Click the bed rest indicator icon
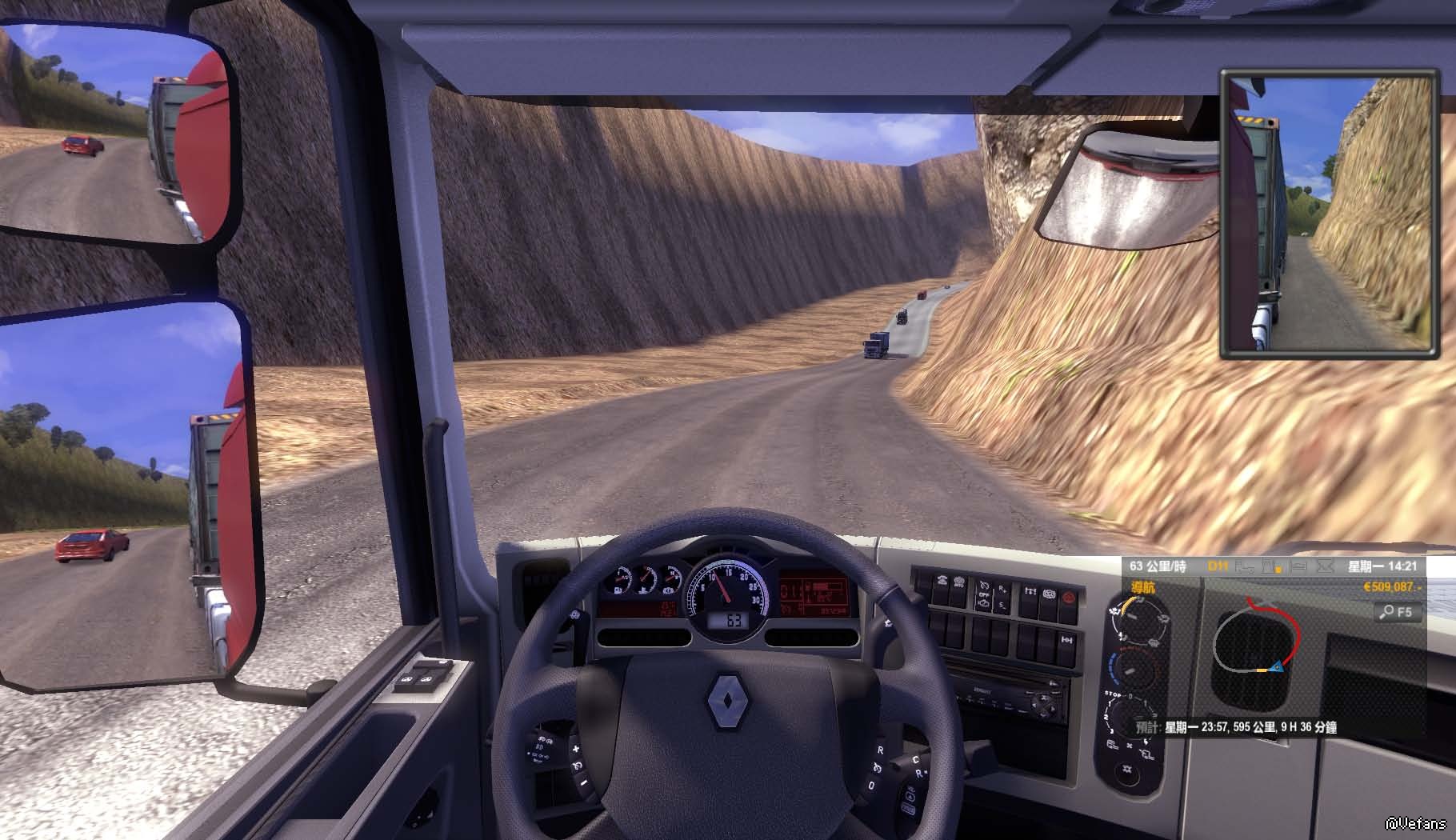 [1298, 566]
